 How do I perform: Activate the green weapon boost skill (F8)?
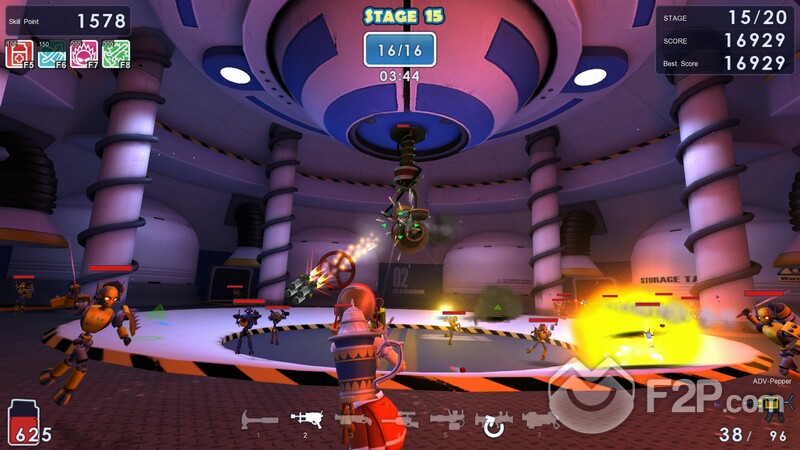point(115,54)
